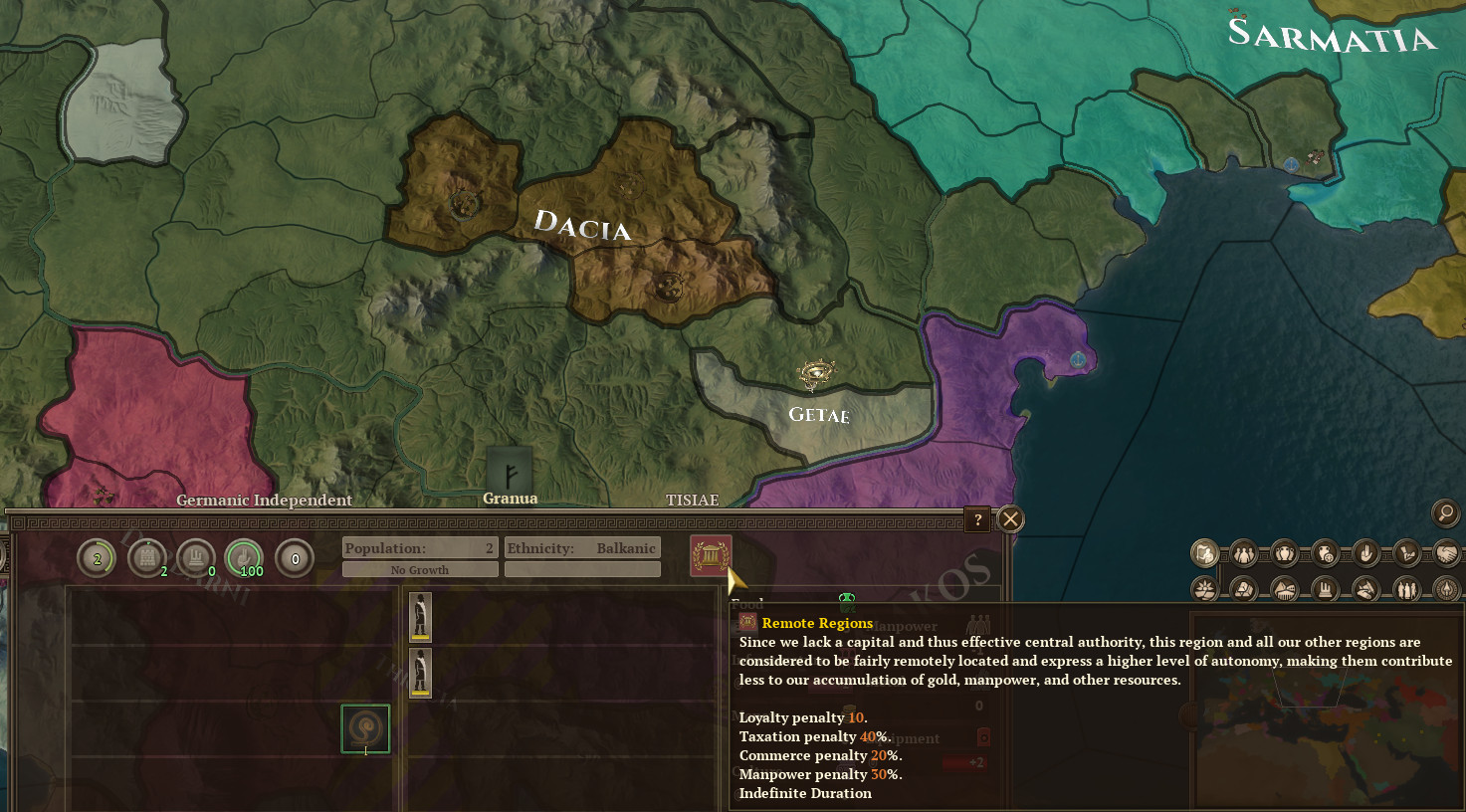Image resolution: width=1466 pixels, height=812 pixels.
Task: Click the No Growth population field
Action: click(419, 569)
